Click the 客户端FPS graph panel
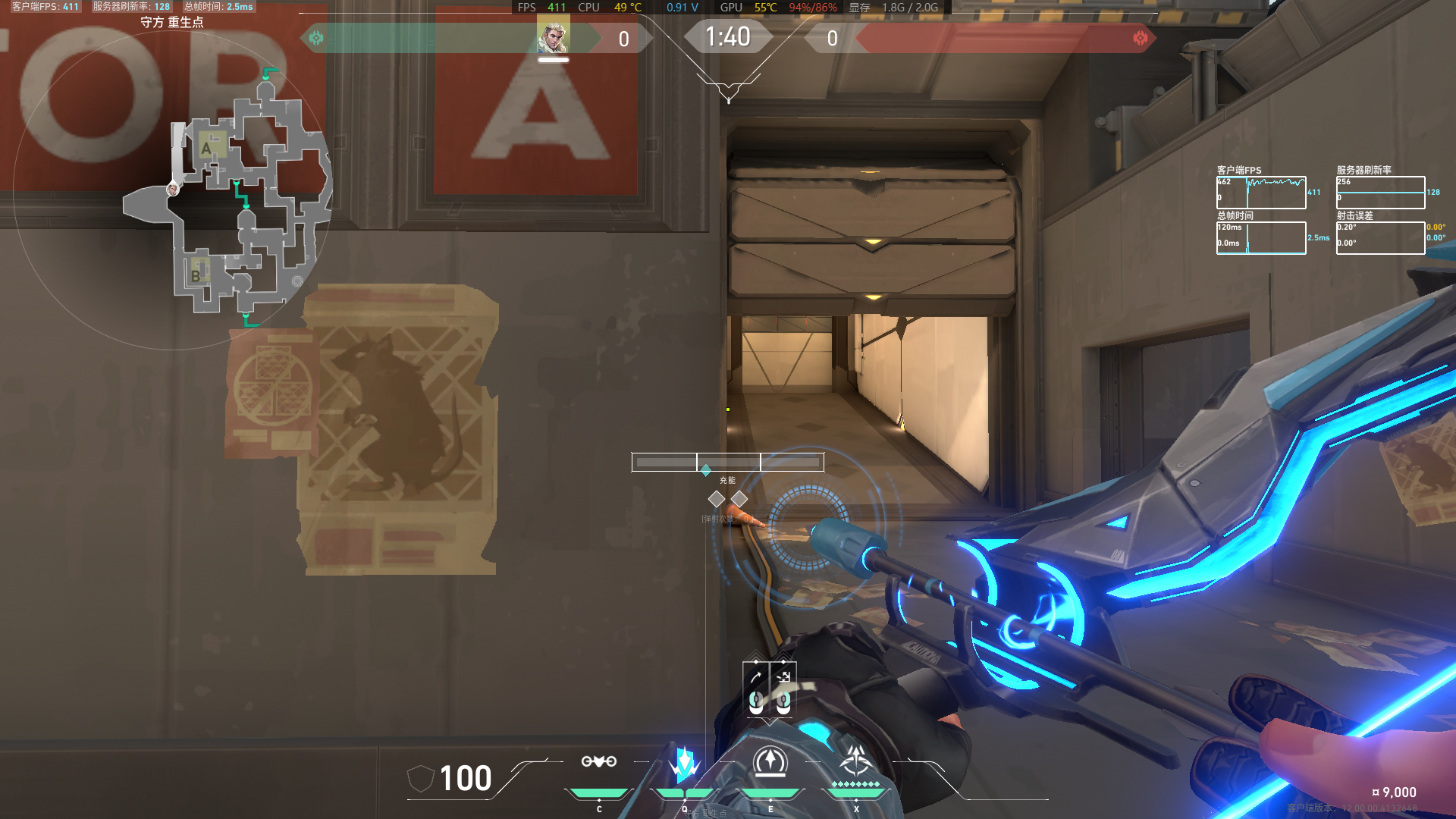The width and height of the screenshot is (1456, 819). pyautogui.click(x=1261, y=191)
